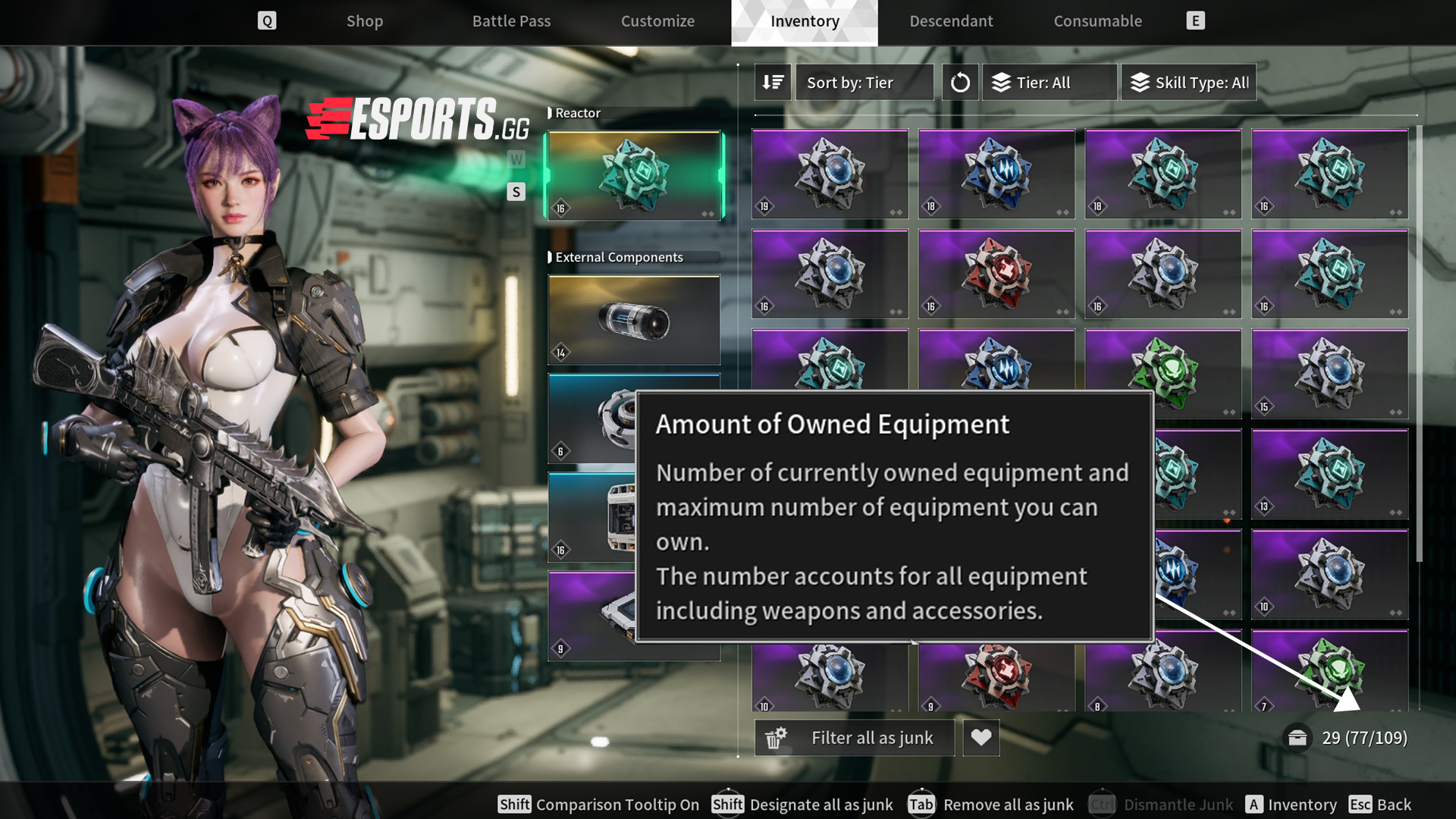Switch to the Consumable tab

coord(1097,21)
